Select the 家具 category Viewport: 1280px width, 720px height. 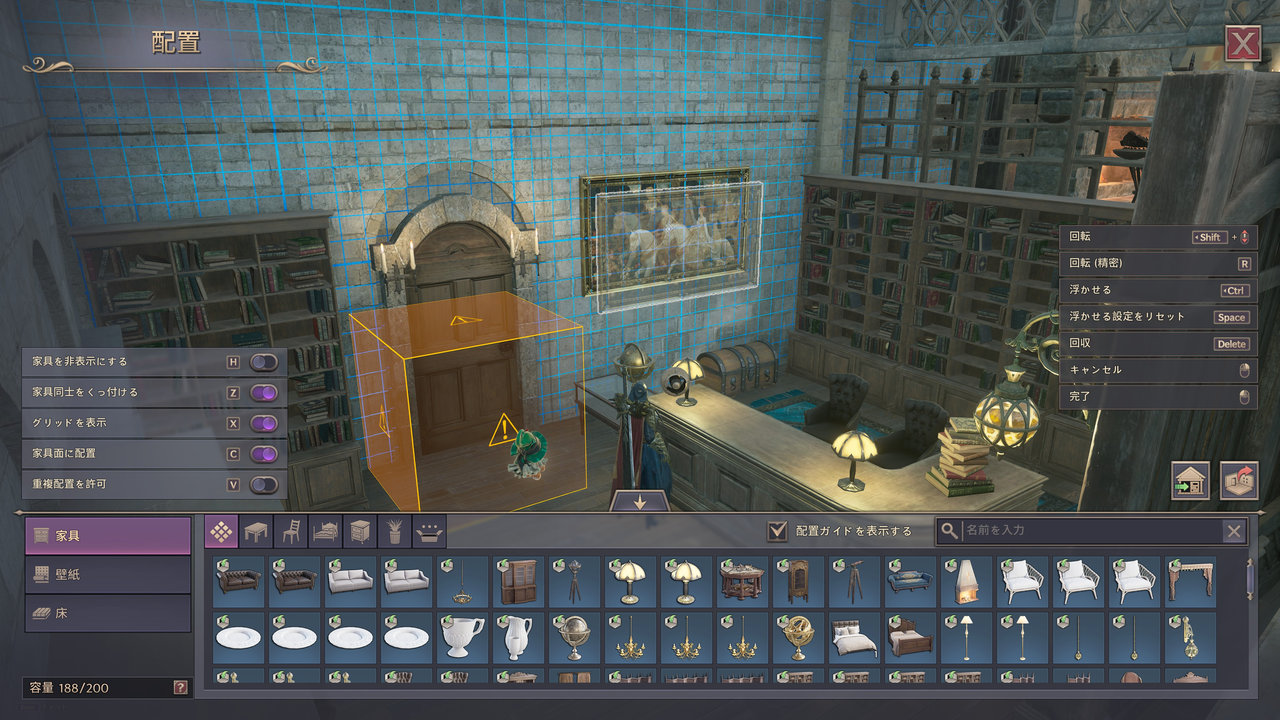pyautogui.click(x=108, y=536)
